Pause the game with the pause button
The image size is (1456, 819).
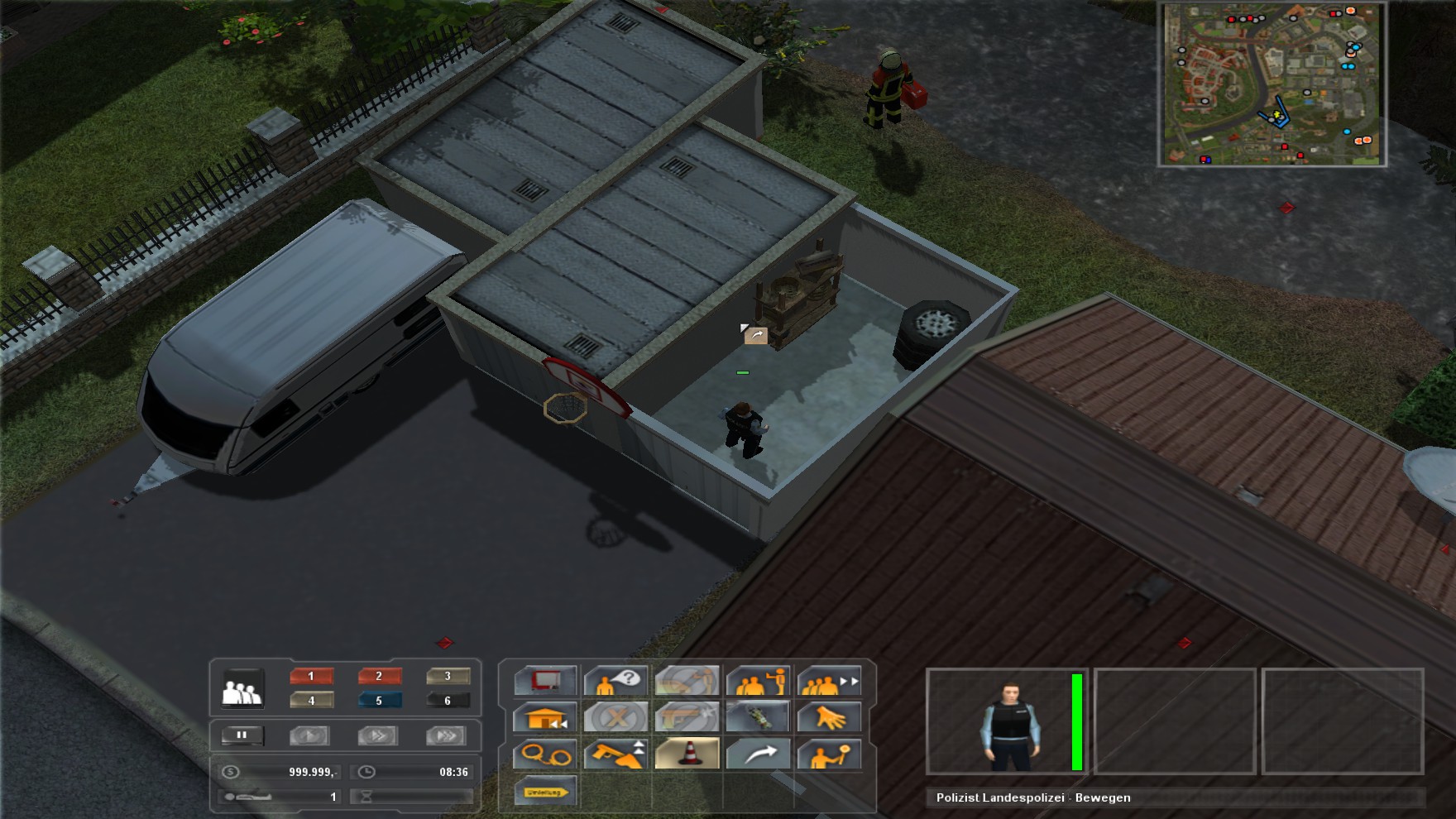[242, 735]
